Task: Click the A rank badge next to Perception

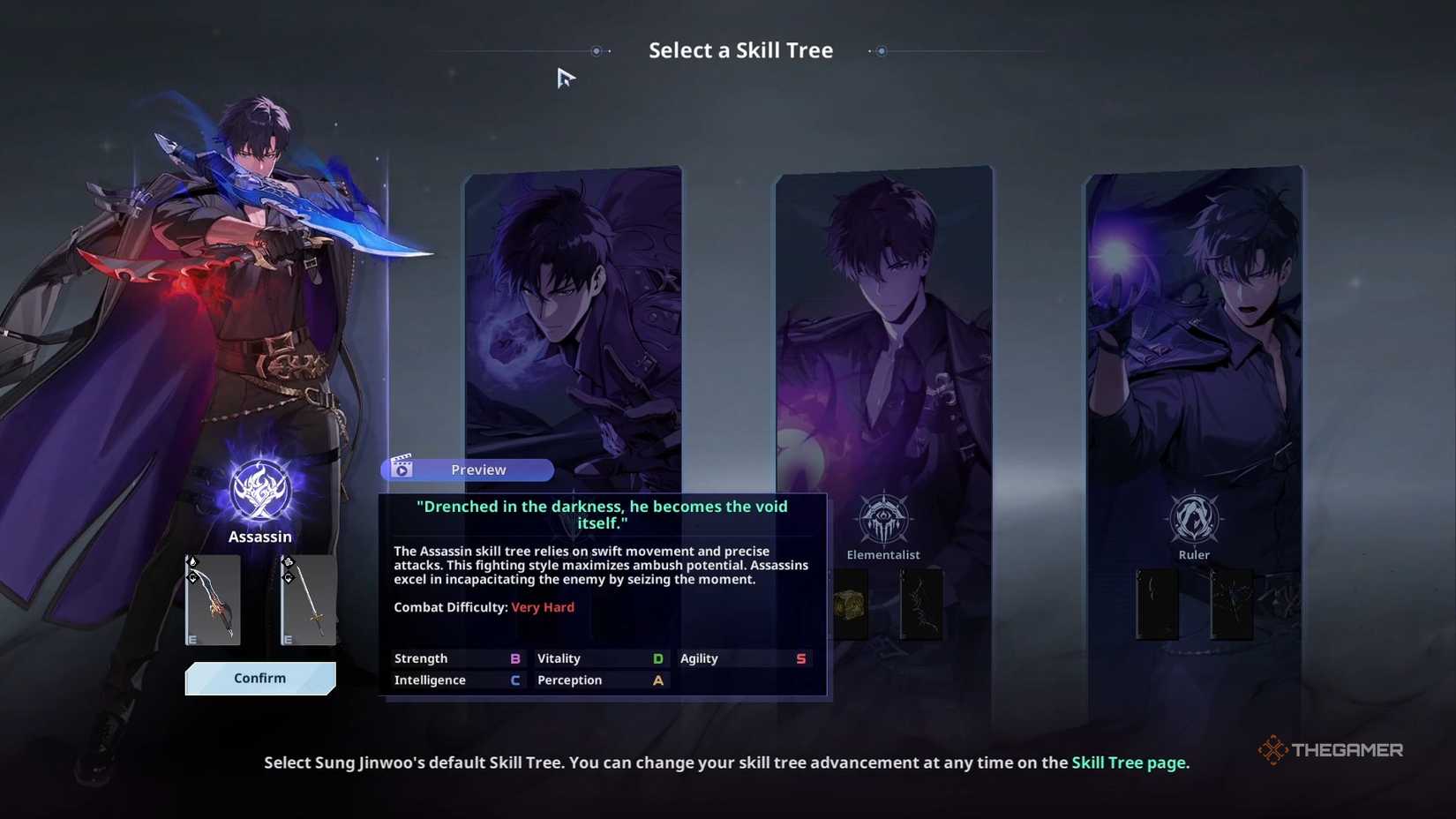Action: [657, 680]
